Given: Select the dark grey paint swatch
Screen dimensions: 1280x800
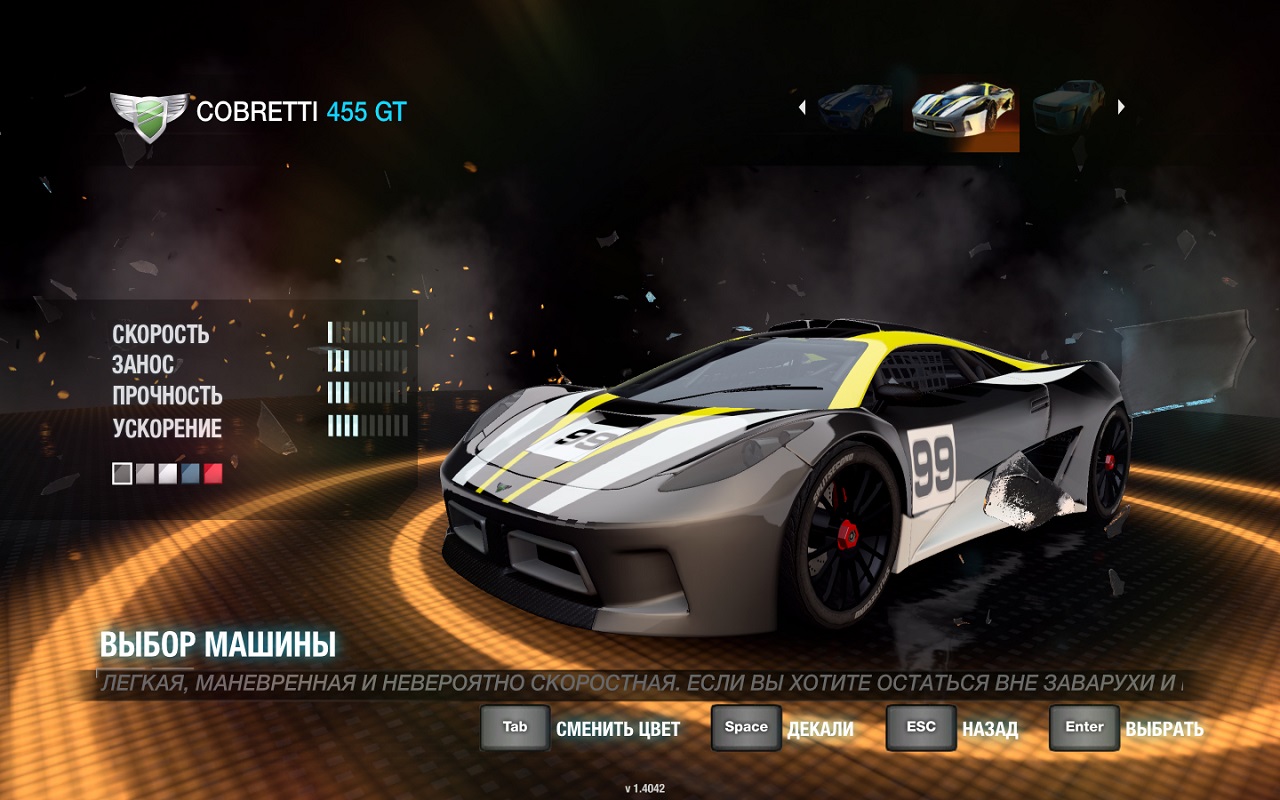Looking at the screenshot, I should 122,474.
